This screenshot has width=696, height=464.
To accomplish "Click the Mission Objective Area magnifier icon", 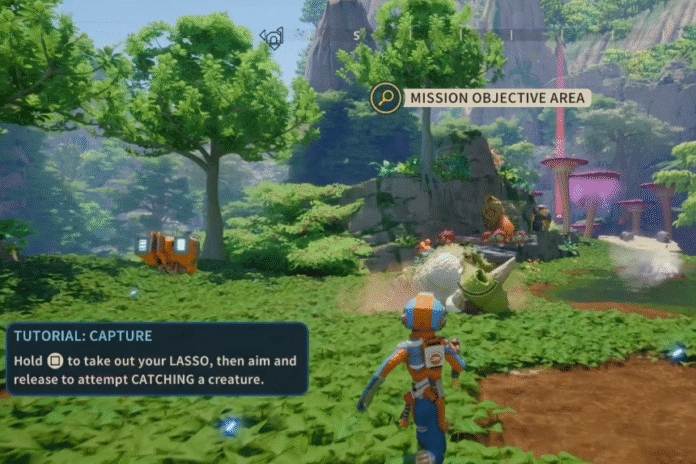I will coord(385,98).
